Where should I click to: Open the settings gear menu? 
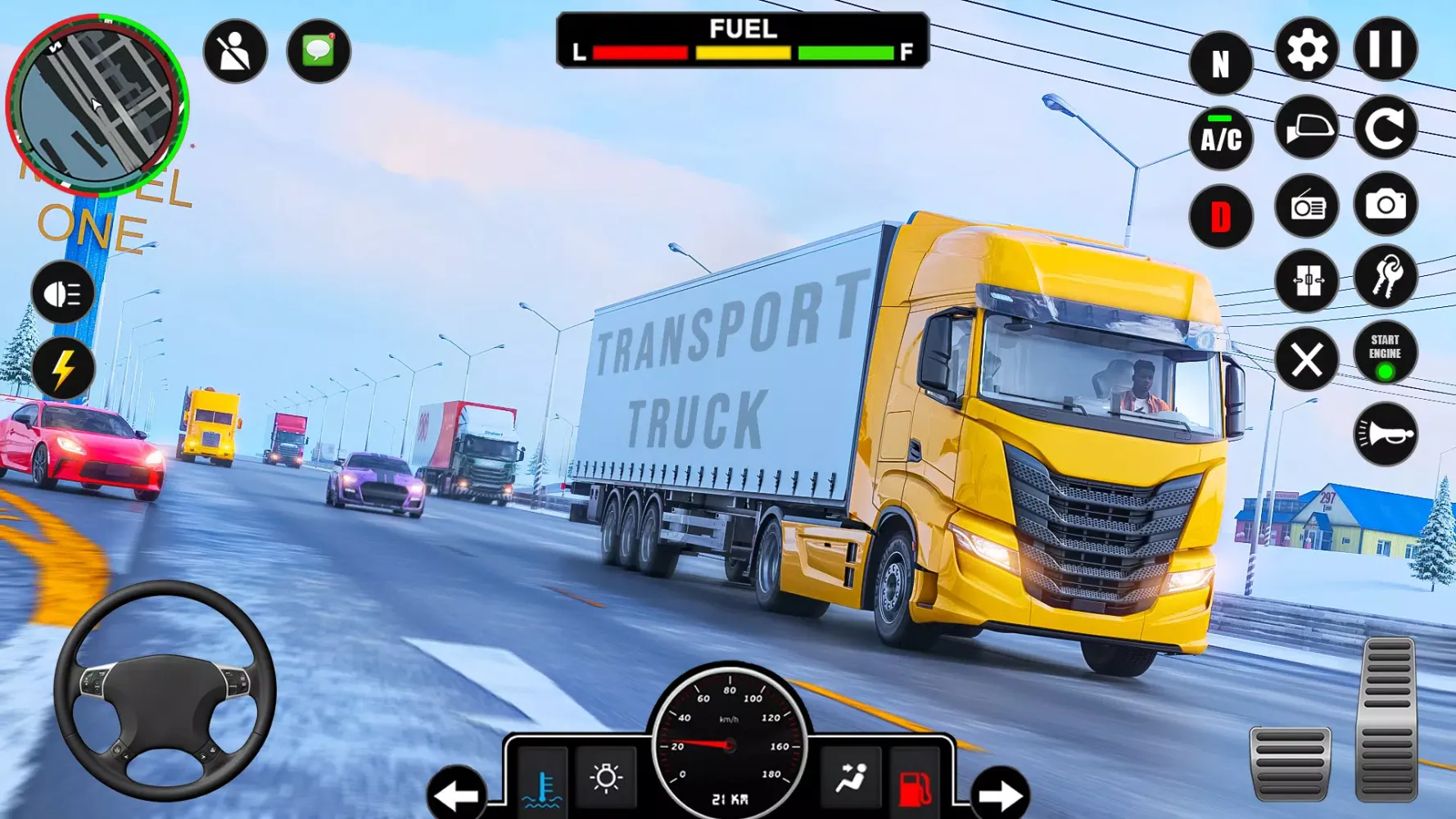[1305, 49]
